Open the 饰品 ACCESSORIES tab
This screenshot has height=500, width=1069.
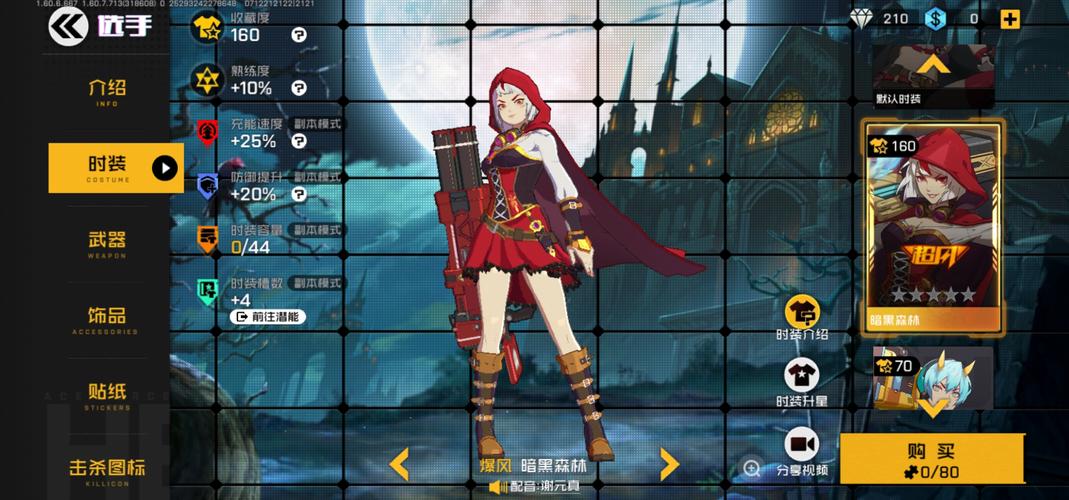point(107,319)
